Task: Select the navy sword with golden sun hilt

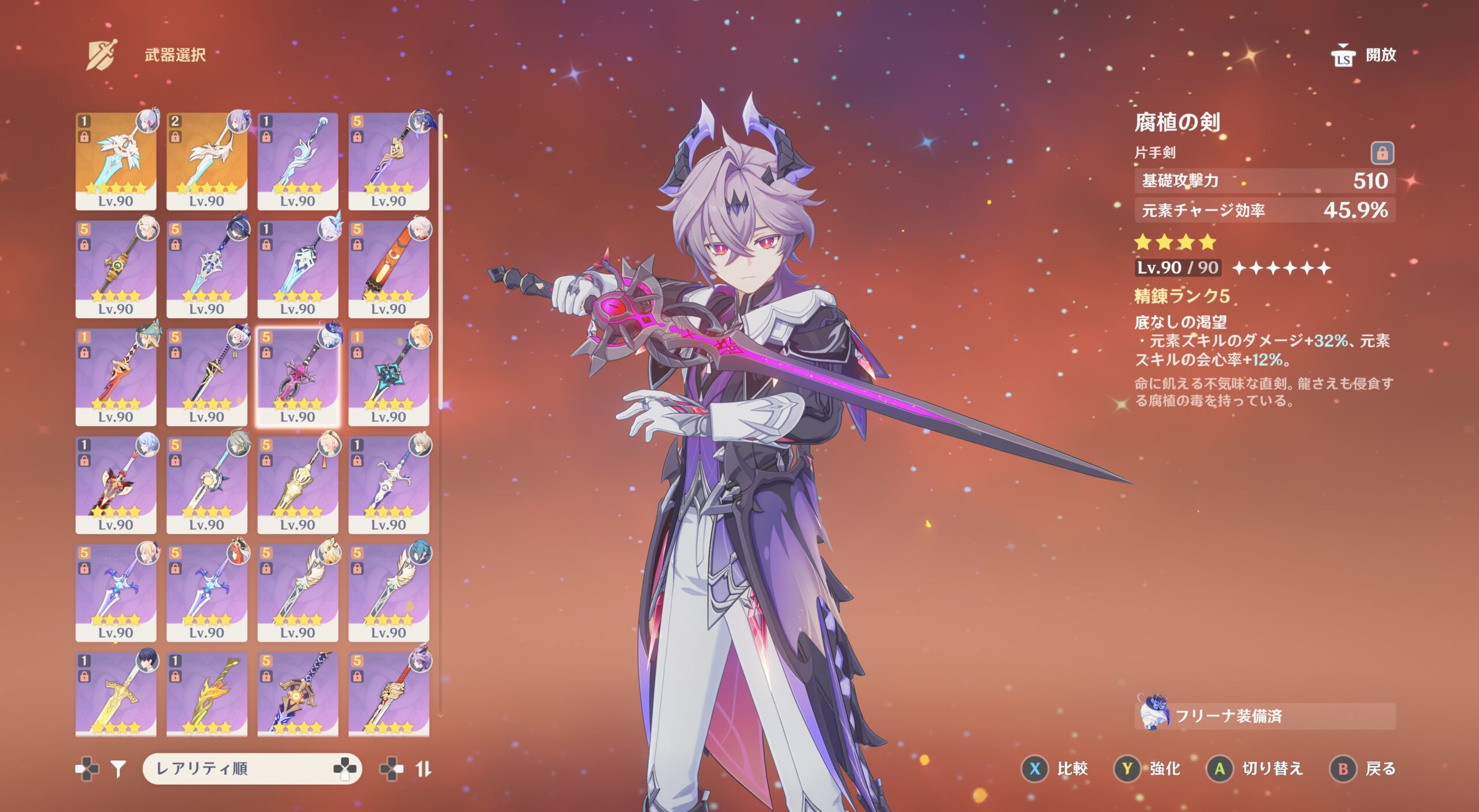Action: 298,694
